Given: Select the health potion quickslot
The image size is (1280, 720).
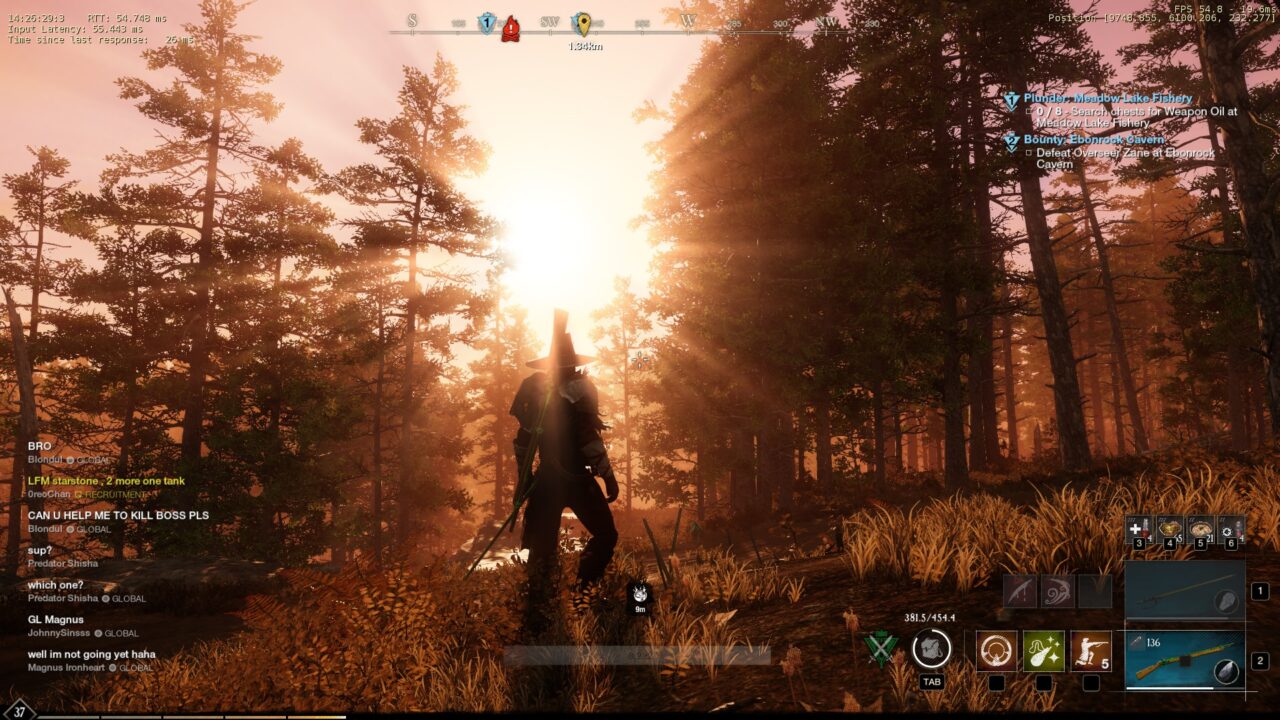Looking at the screenshot, I should 1139,529.
